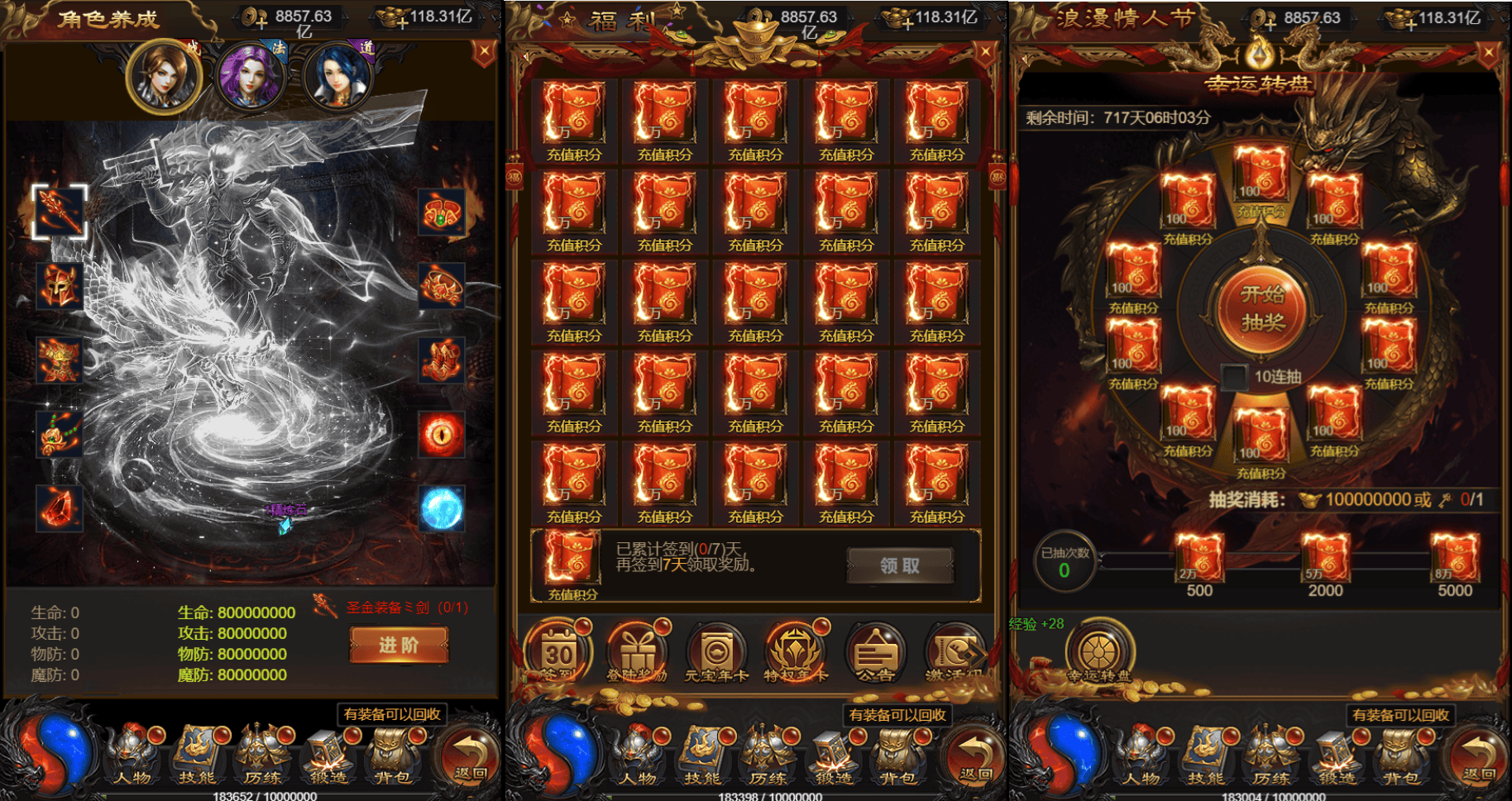Toggle the 10连抽 checkbox
Image resolution: width=1512 pixels, height=801 pixels.
[x=1234, y=377]
